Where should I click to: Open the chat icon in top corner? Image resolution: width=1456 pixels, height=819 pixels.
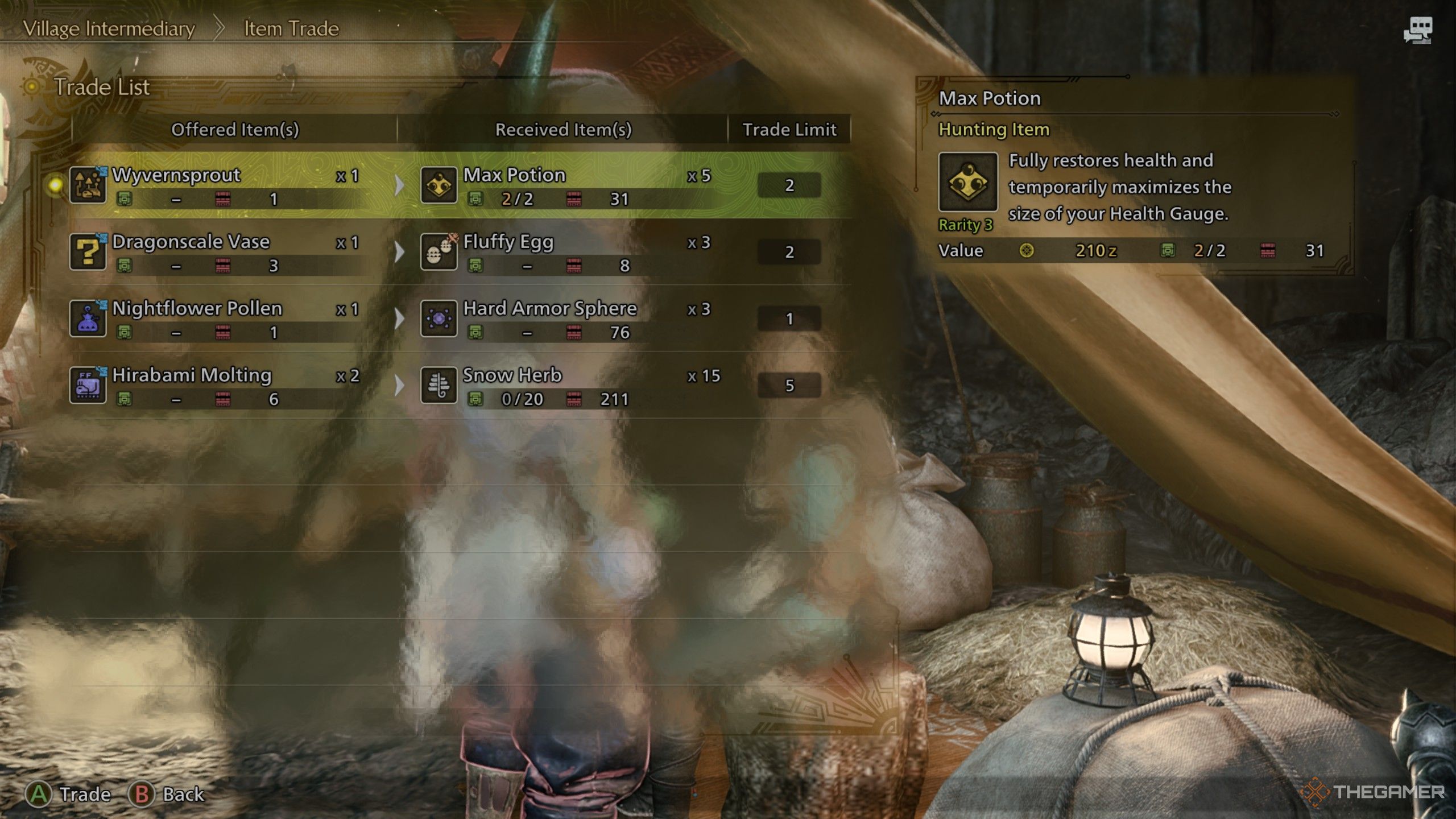[1417, 30]
